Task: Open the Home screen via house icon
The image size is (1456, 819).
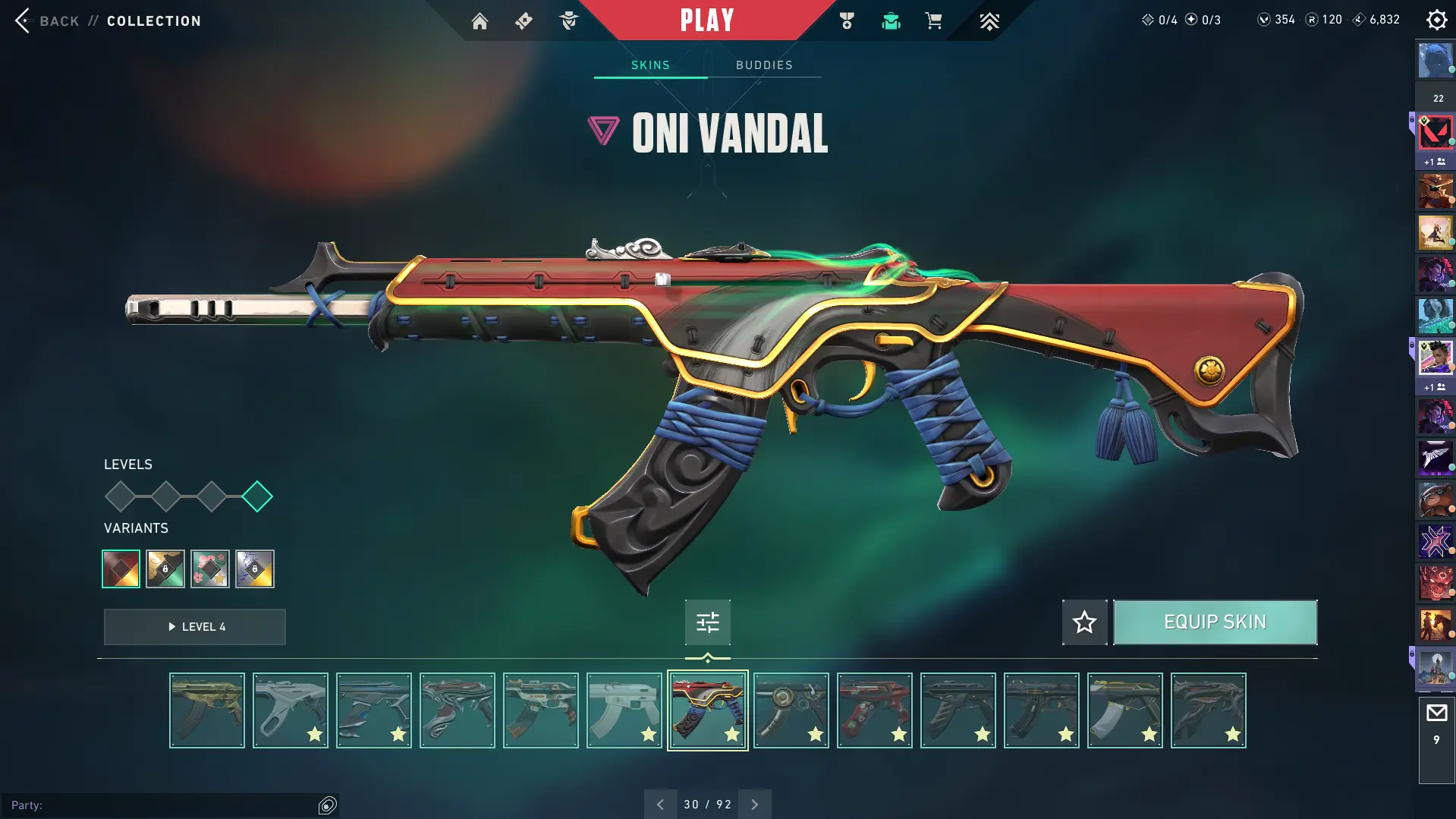Action: click(x=480, y=21)
